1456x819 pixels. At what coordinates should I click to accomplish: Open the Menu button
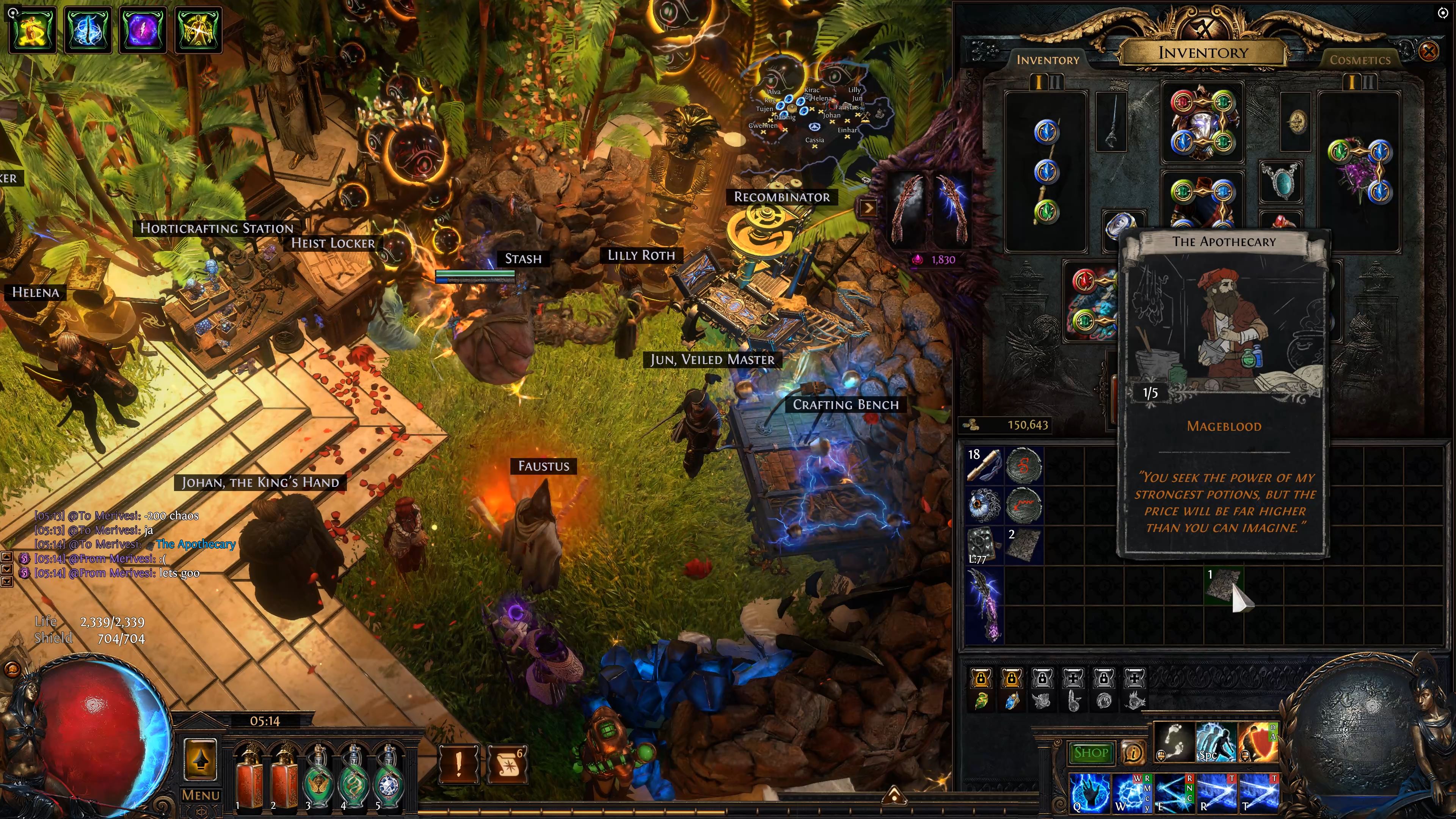coord(200,795)
